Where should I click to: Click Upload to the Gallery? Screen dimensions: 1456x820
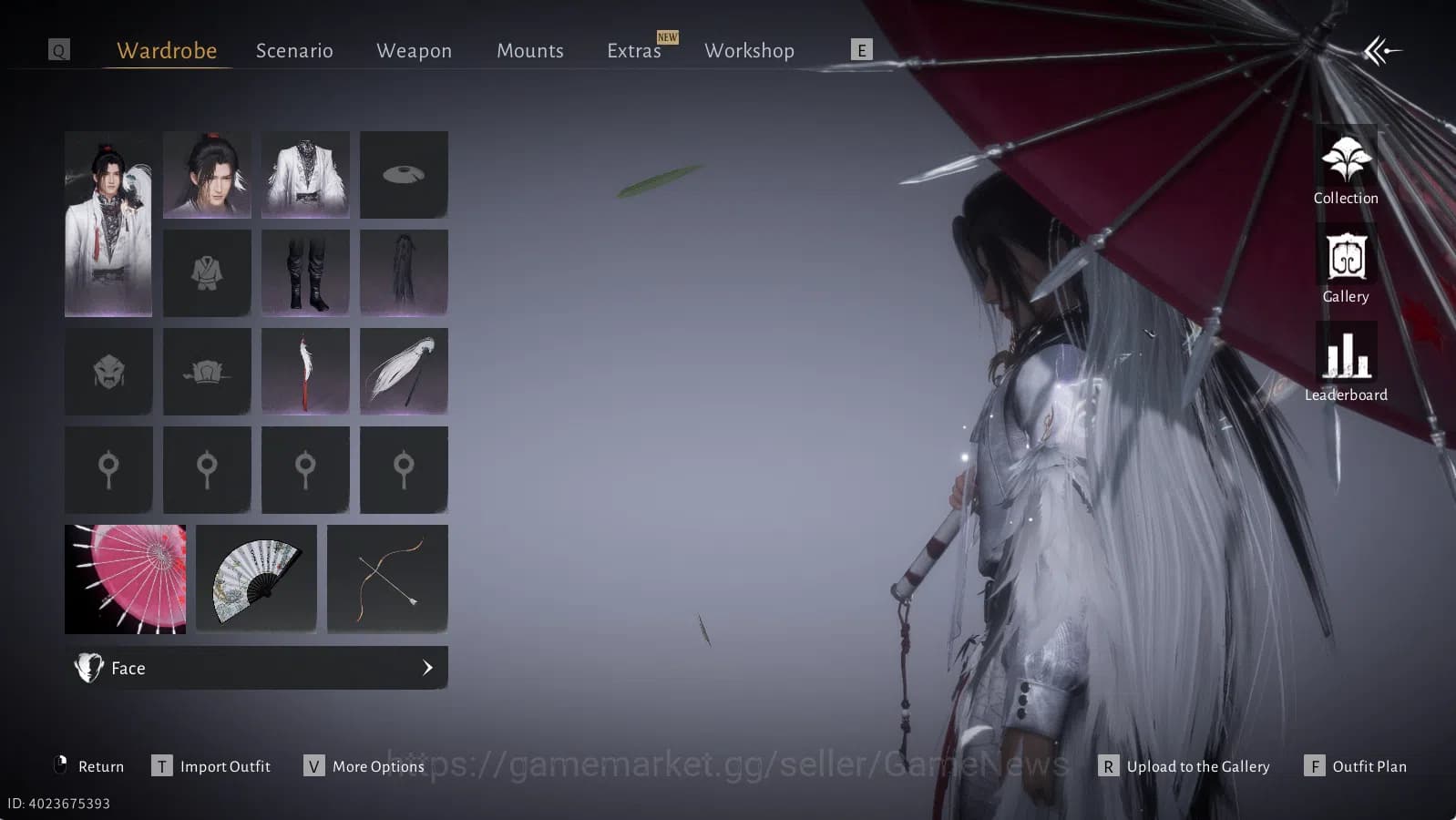coord(1184,766)
